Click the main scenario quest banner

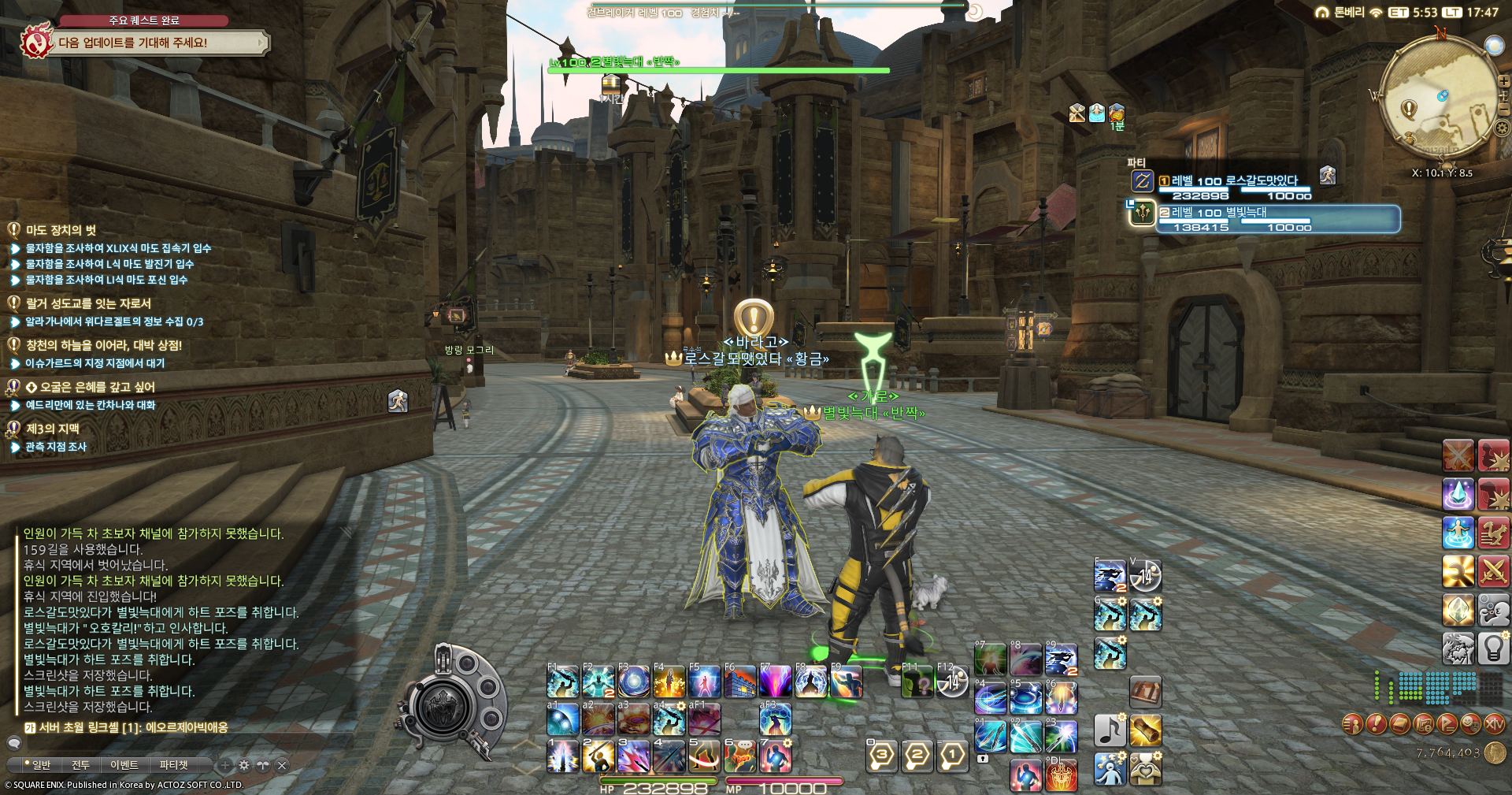click(157, 43)
